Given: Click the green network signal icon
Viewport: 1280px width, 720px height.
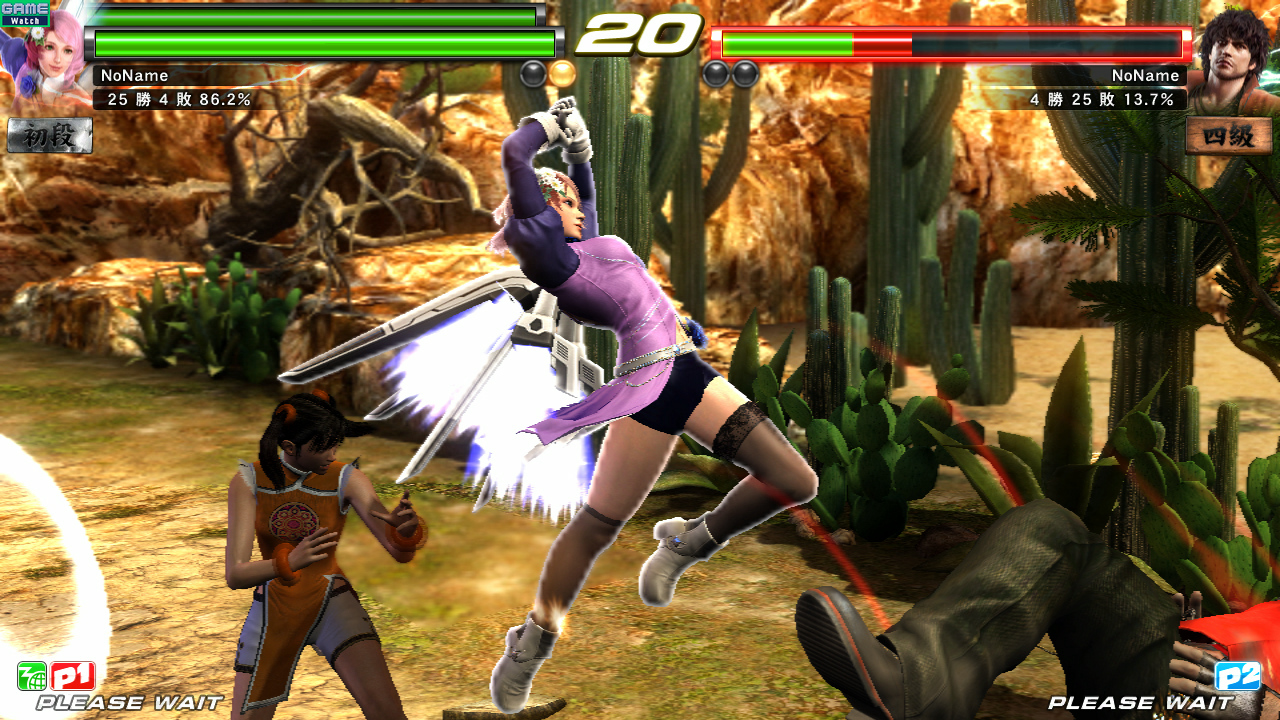Looking at the screenshot, I should click(x=32, y=677).
